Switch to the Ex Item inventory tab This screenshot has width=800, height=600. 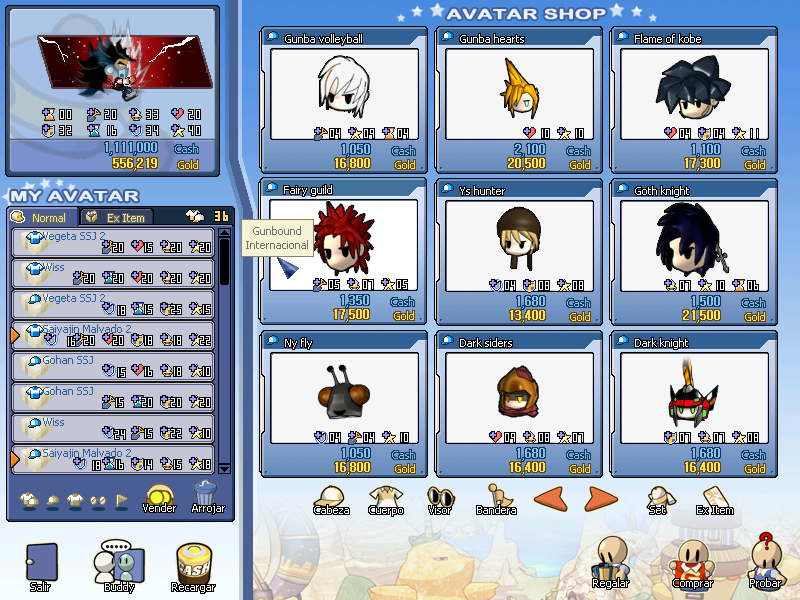click(x=117, y=217)
